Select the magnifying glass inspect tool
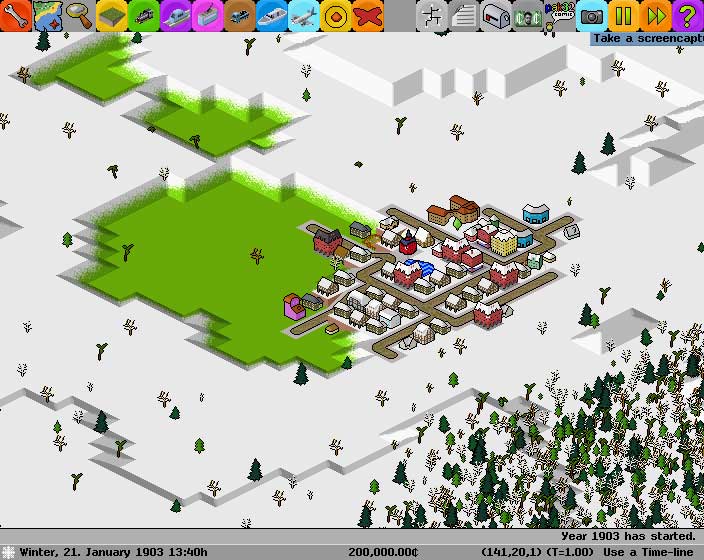This screenshot has height=560, width=704. [x=80, y=15]
